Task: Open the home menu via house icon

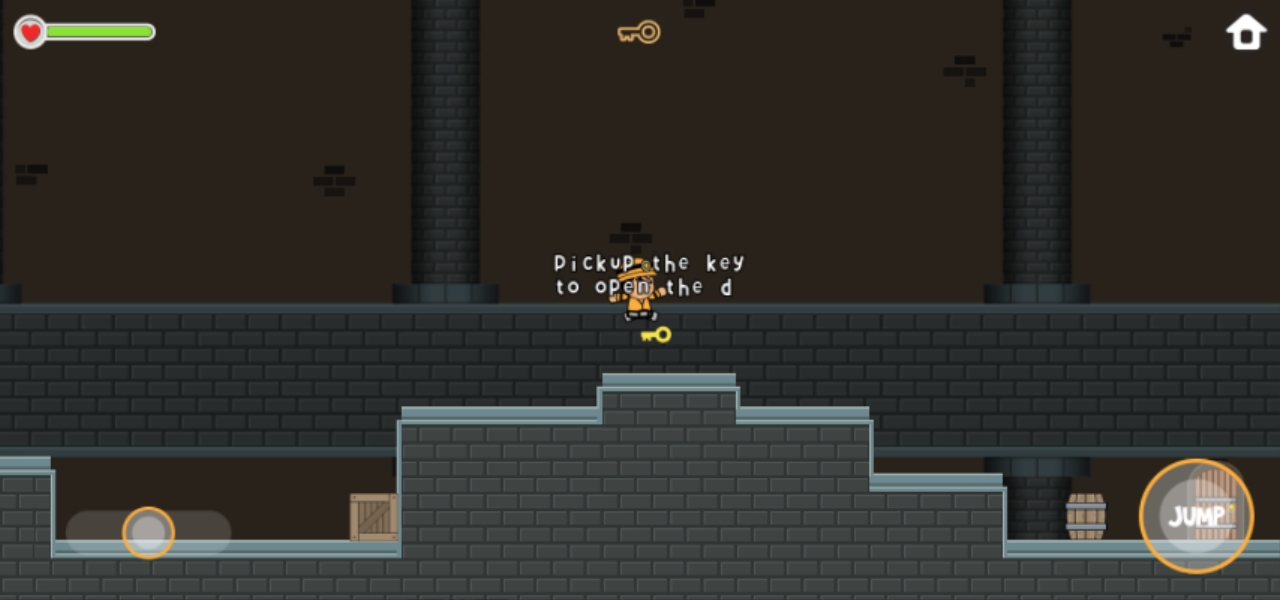Action: (x=1246, y=32)
